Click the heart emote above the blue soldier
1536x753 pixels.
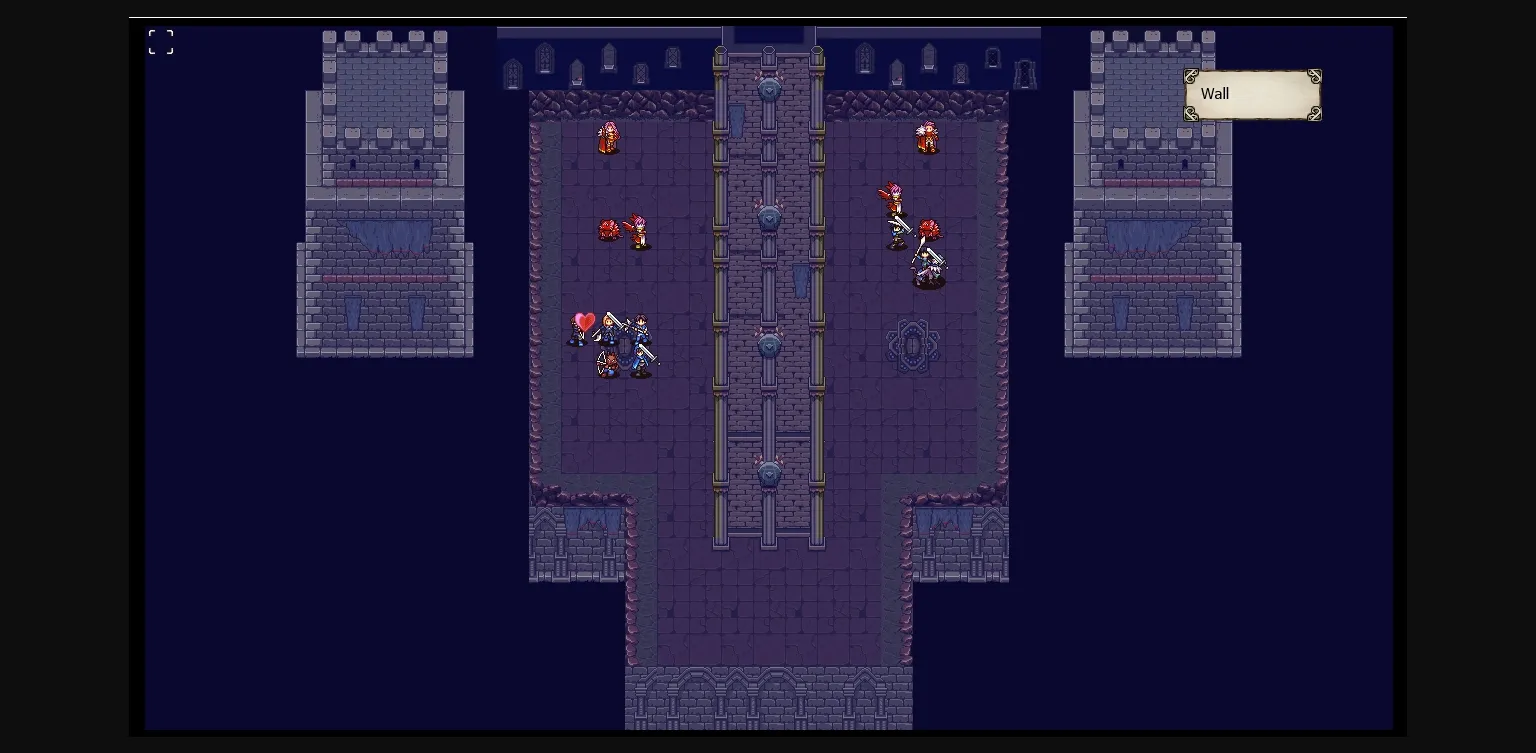coord(584,320)
